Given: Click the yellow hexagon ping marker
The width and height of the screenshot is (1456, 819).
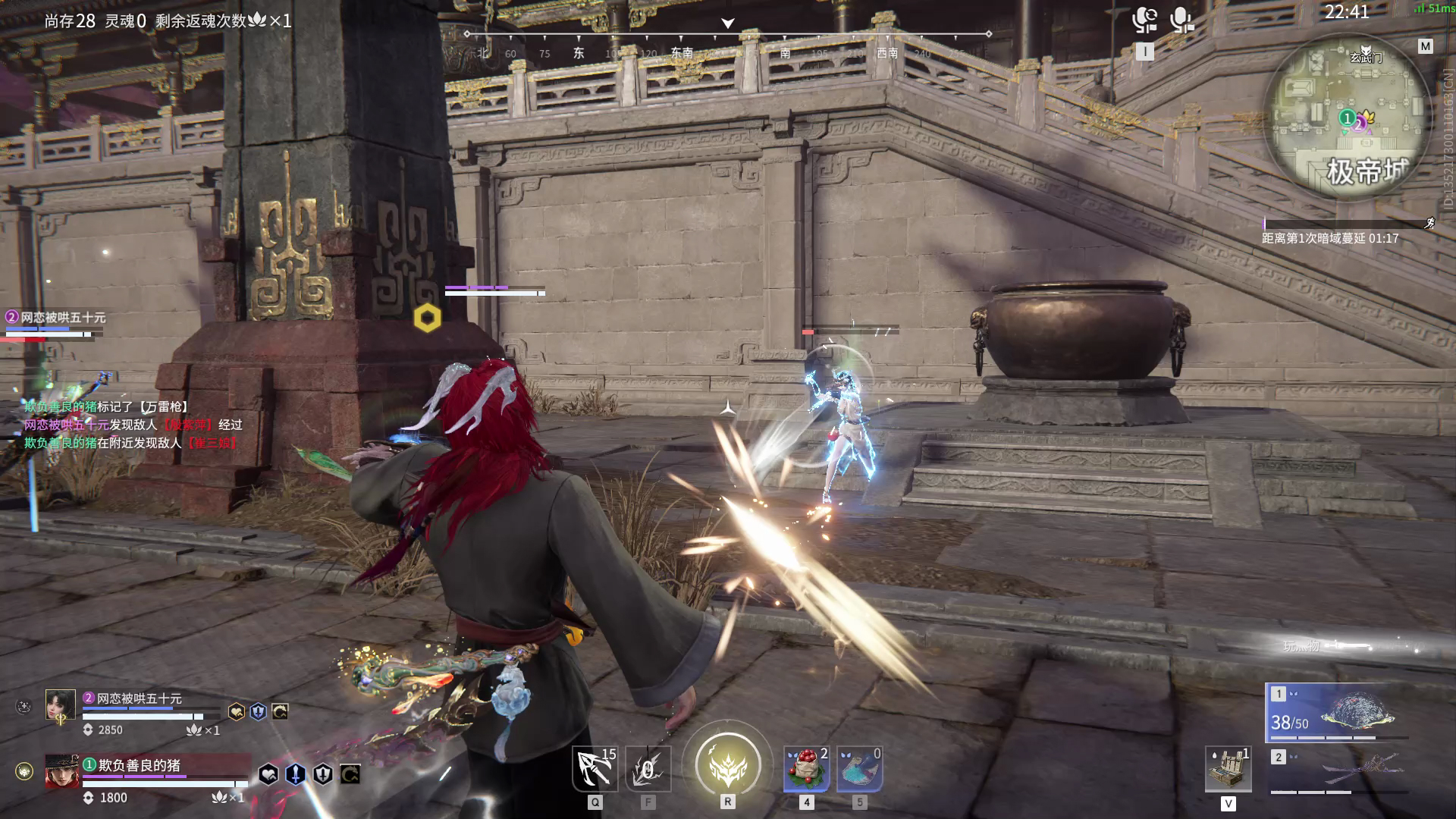Looking at the screenshot, I should click(x=428, y=318).
